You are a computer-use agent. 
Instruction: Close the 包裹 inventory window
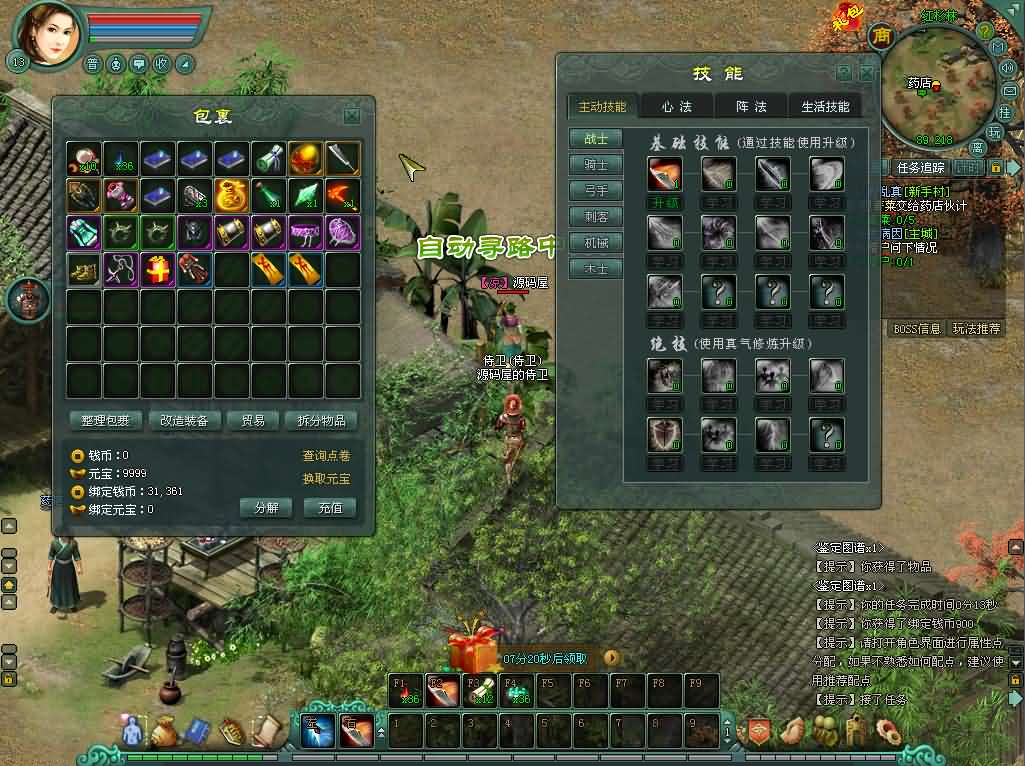(352, 116)
